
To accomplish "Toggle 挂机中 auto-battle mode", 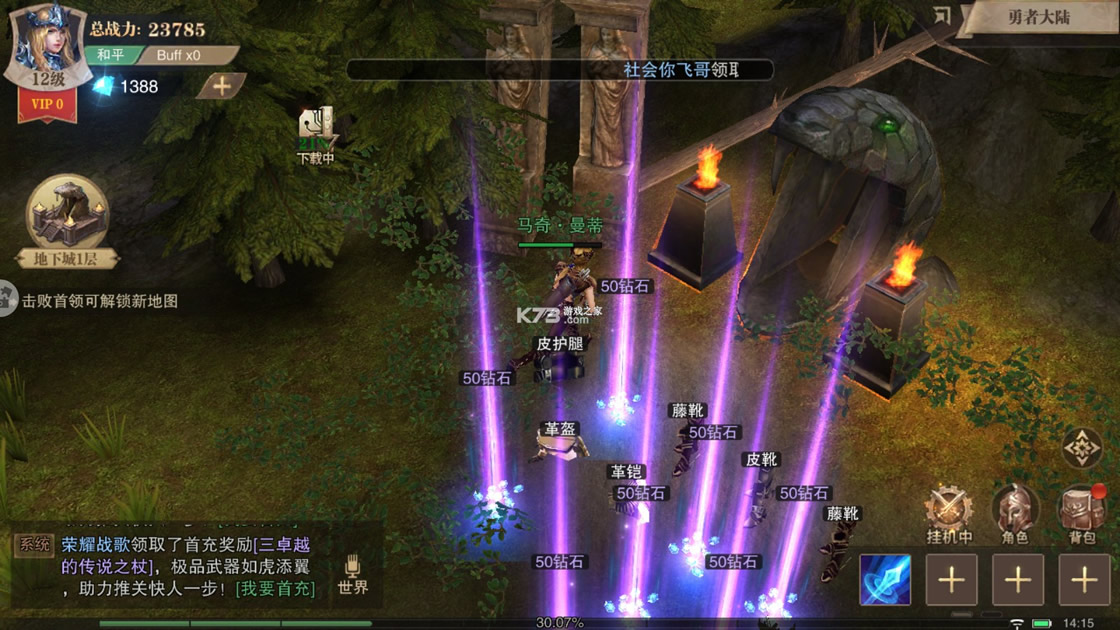I will pos(948,515).
